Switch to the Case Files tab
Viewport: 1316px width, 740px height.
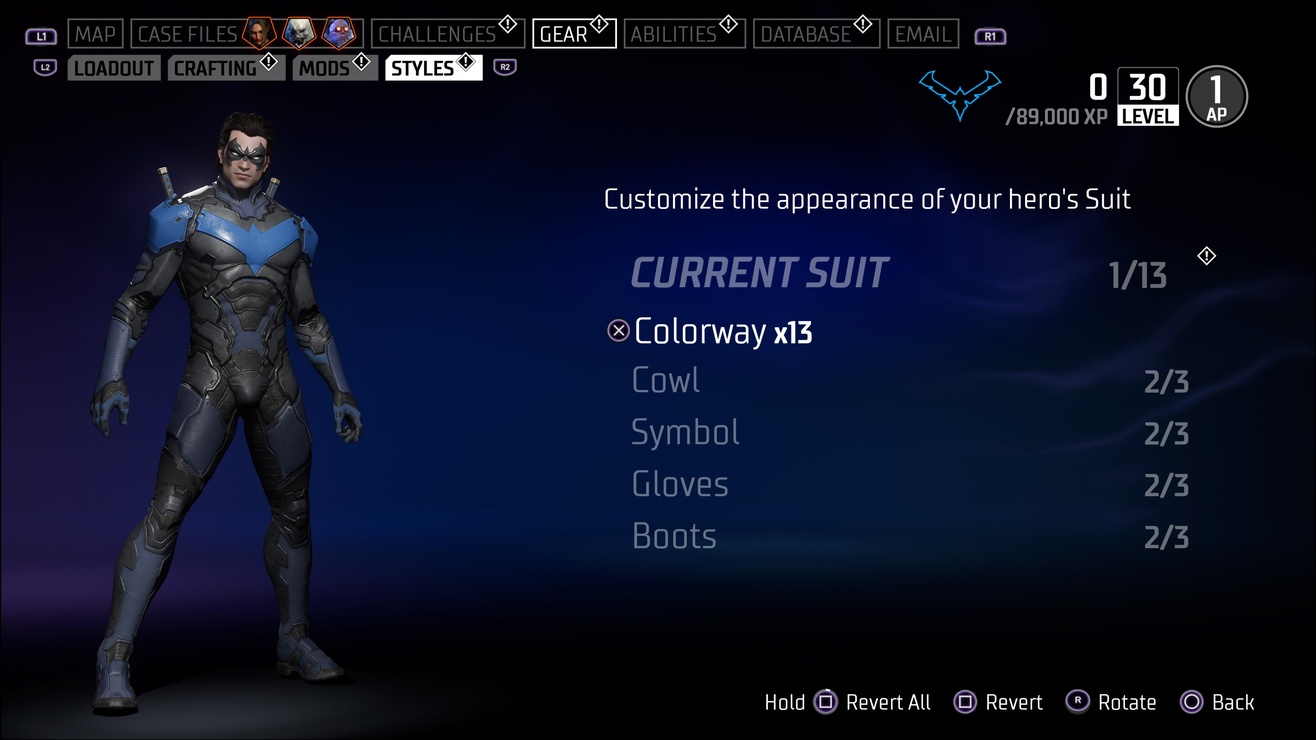point(186,34)
